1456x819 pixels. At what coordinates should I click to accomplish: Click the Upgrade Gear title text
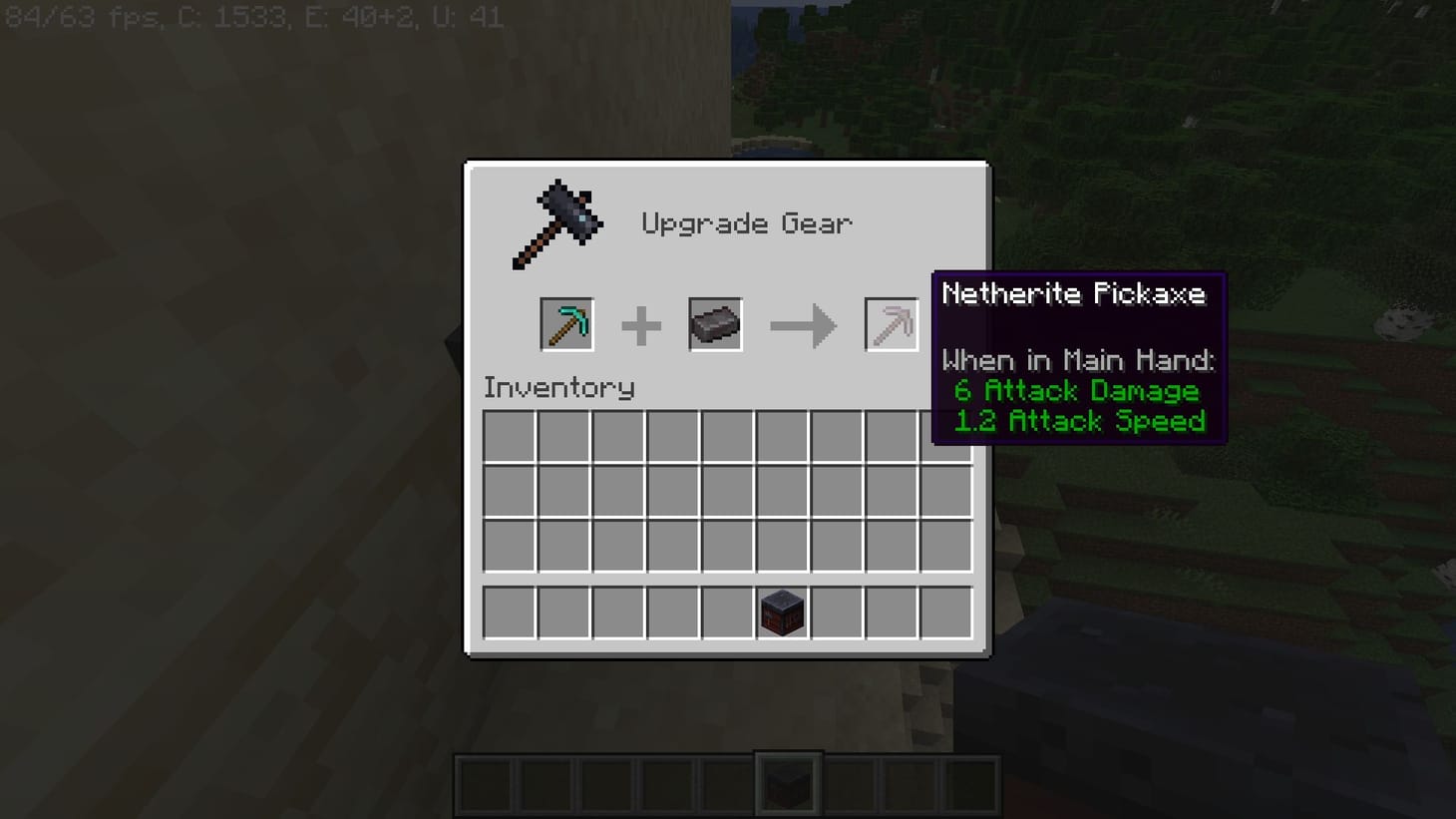tap(748, 223)
